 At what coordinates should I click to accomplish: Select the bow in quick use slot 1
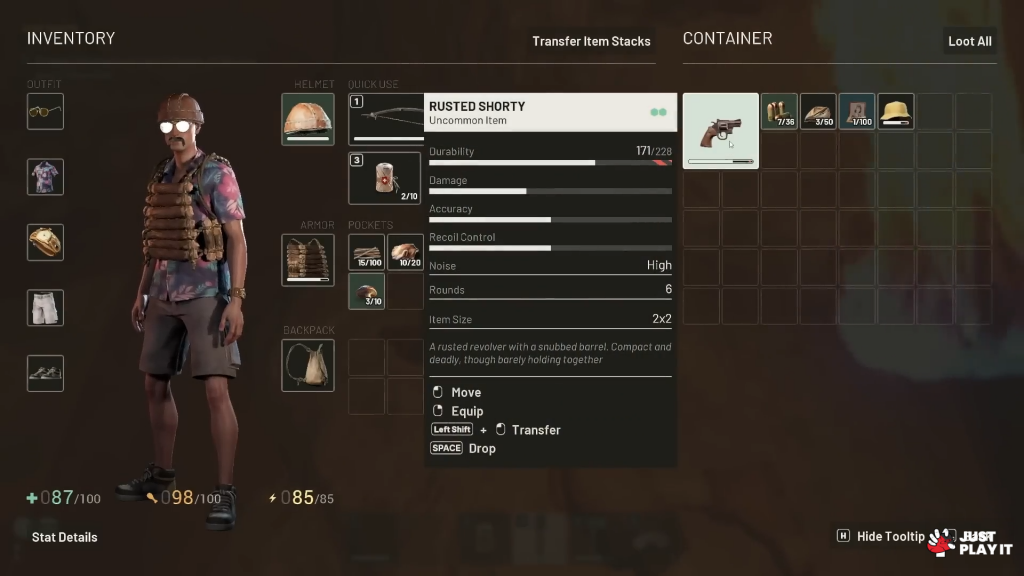pyautogui.click(x=386, y=119)
